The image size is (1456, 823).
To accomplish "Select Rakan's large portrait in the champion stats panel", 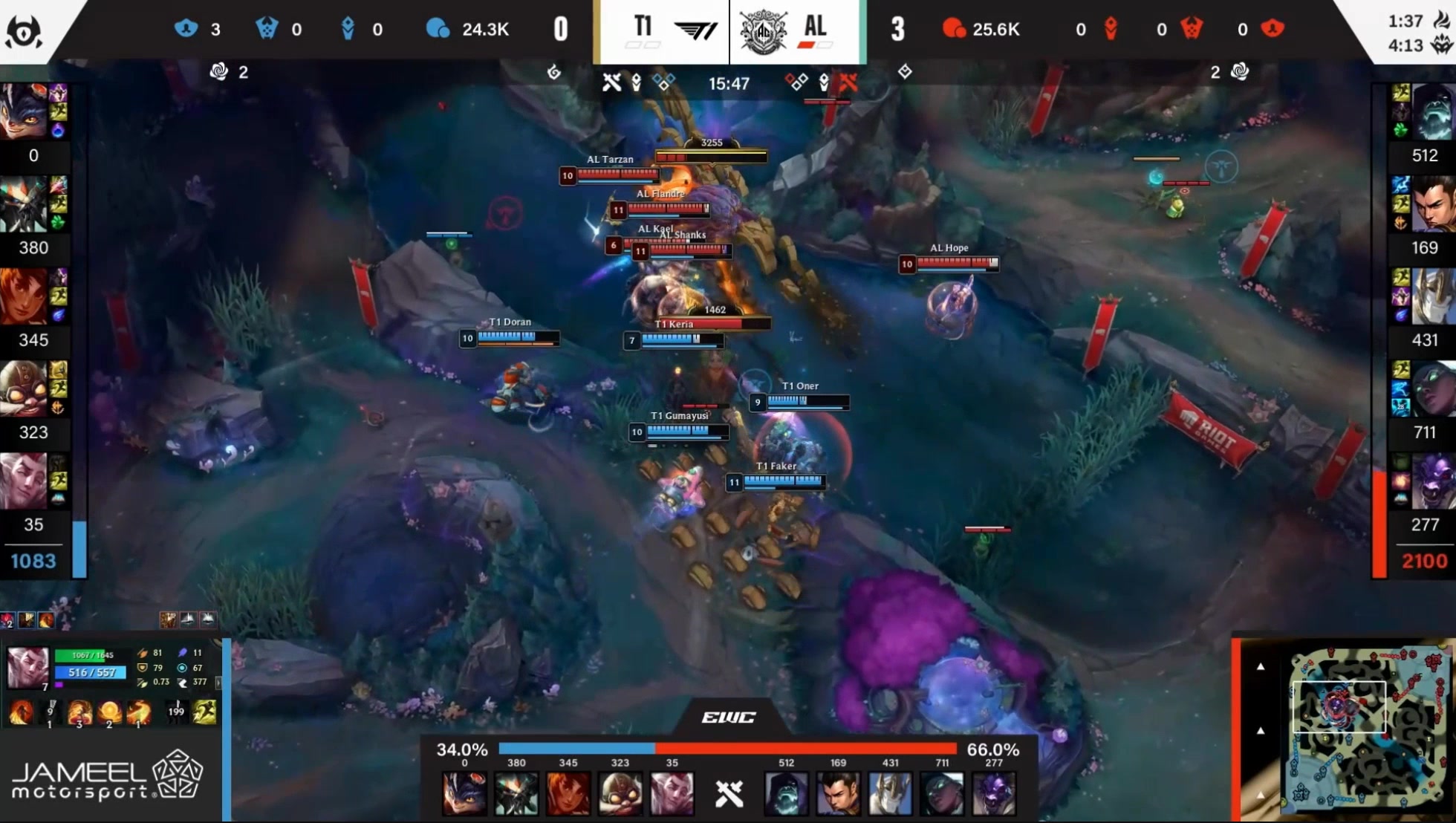I will point(27,666).
